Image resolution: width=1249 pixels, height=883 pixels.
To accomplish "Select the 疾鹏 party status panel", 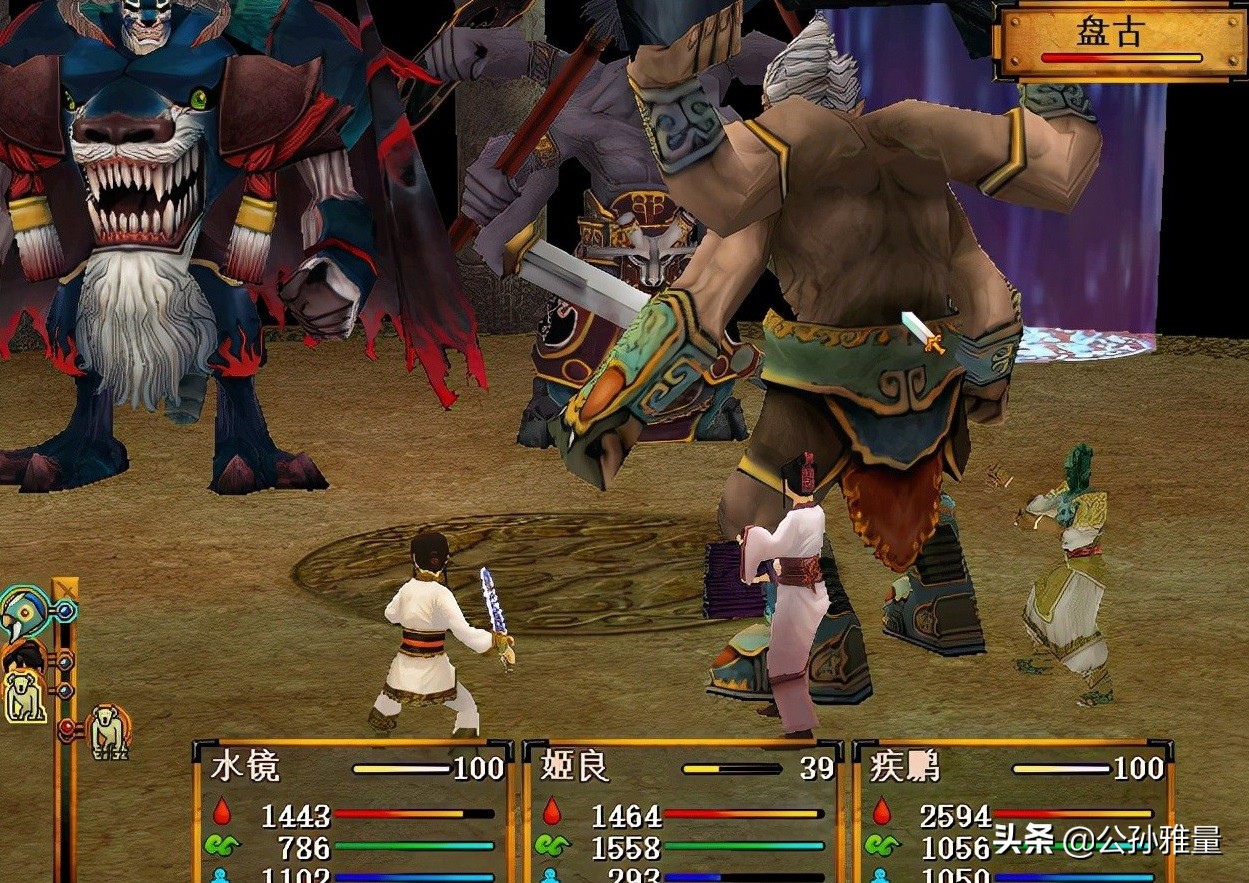I will [1012, 812].
